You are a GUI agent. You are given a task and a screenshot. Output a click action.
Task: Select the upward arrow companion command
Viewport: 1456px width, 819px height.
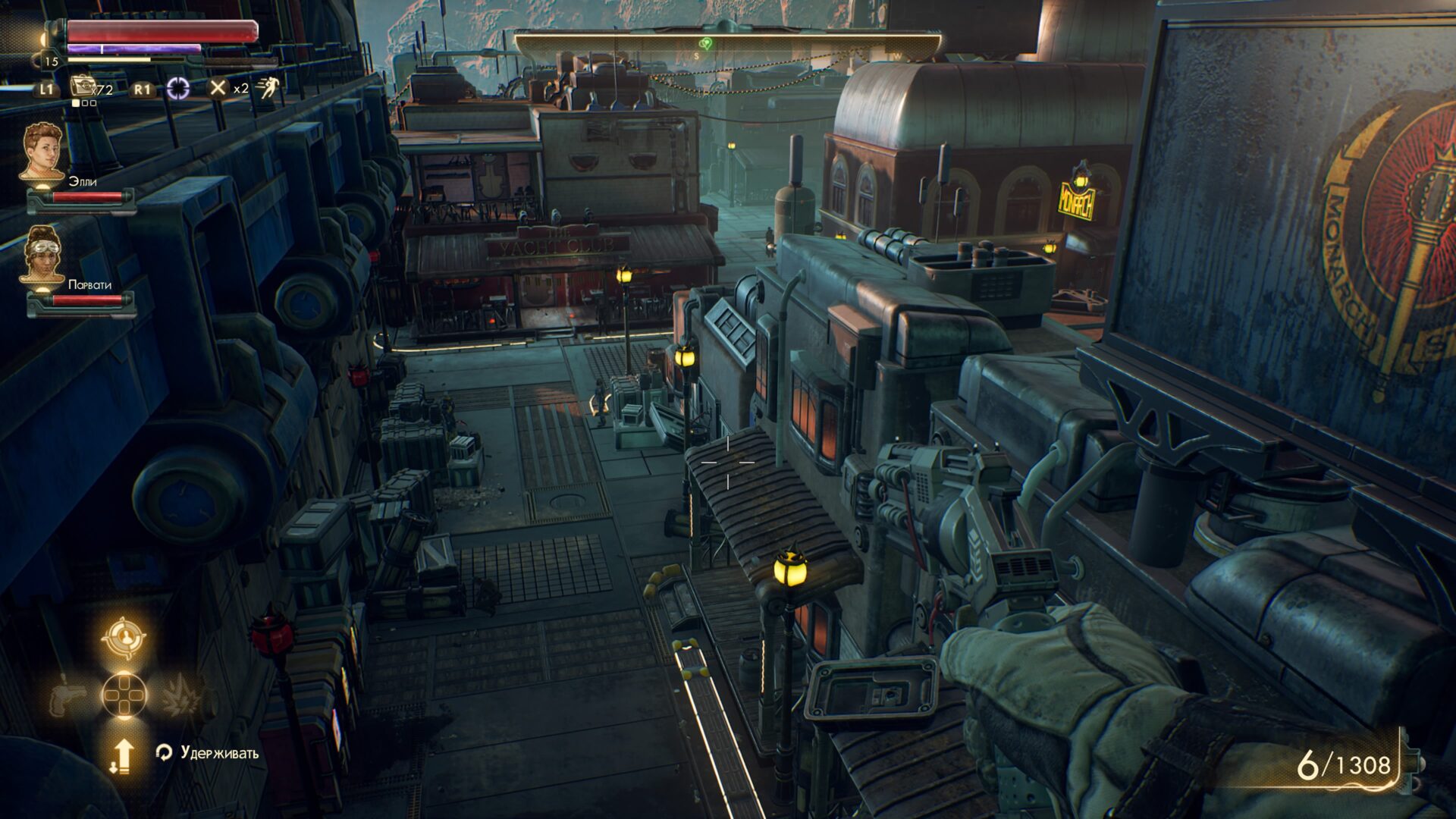pos(122,755)
